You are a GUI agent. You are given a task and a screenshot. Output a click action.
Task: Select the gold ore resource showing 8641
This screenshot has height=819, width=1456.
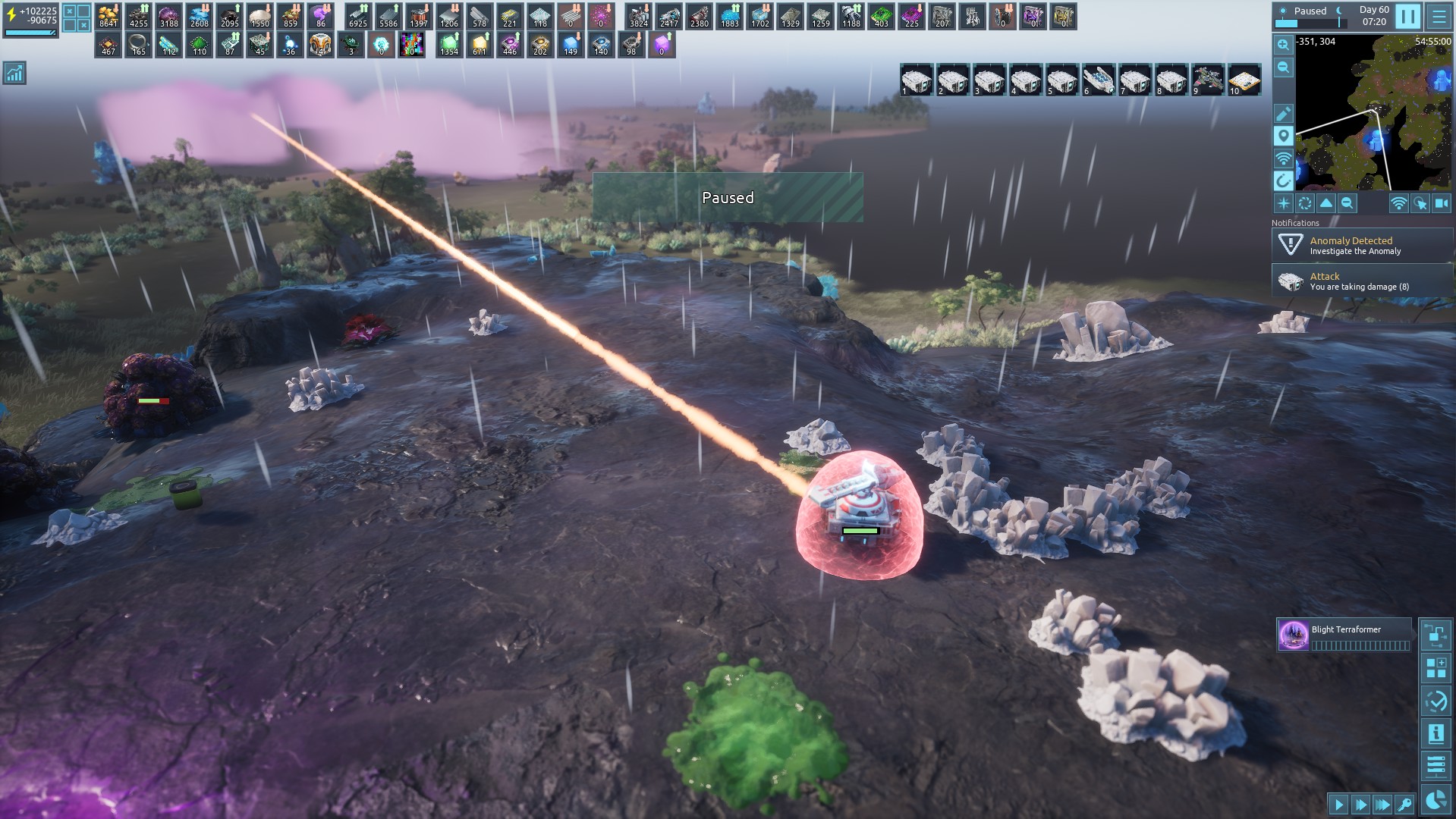click(x=108, y=16)
